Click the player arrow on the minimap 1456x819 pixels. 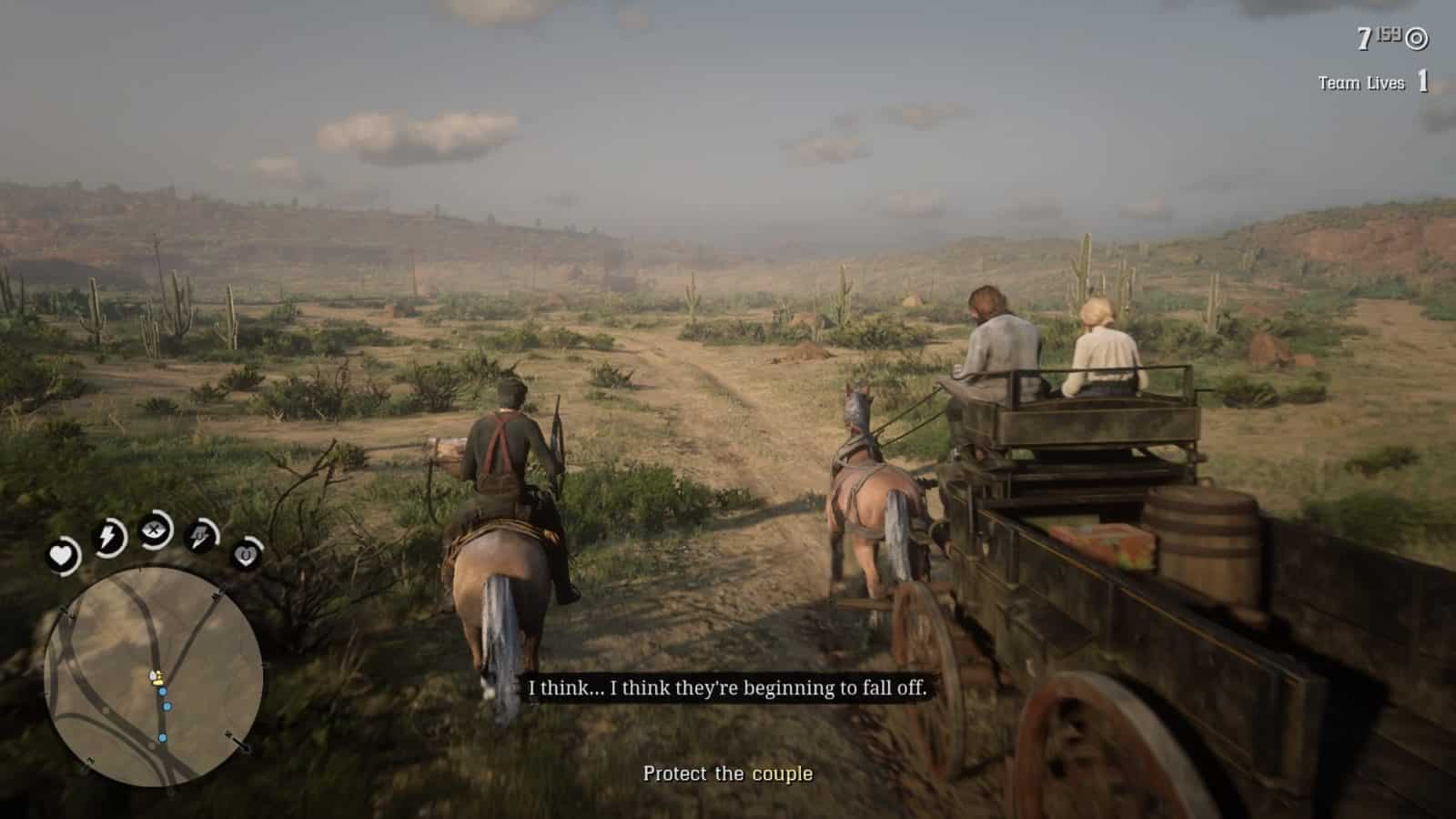(x=153, y=675)
